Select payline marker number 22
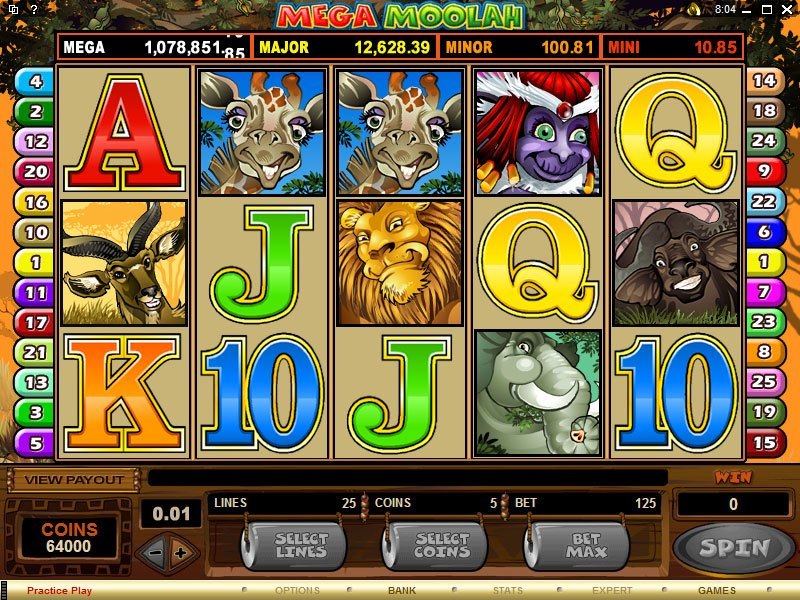800x600 pixels. coord(764,201)
